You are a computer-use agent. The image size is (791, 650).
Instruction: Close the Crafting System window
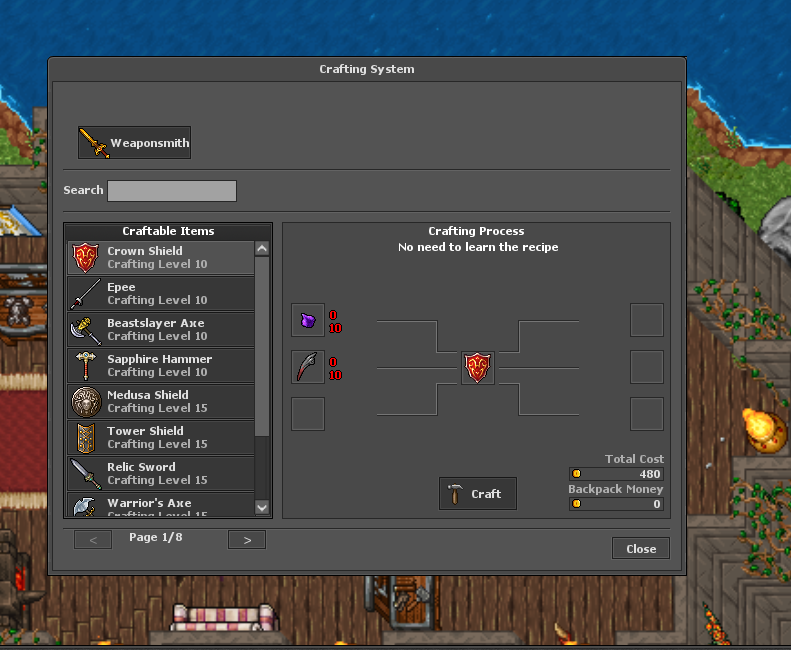641,549
